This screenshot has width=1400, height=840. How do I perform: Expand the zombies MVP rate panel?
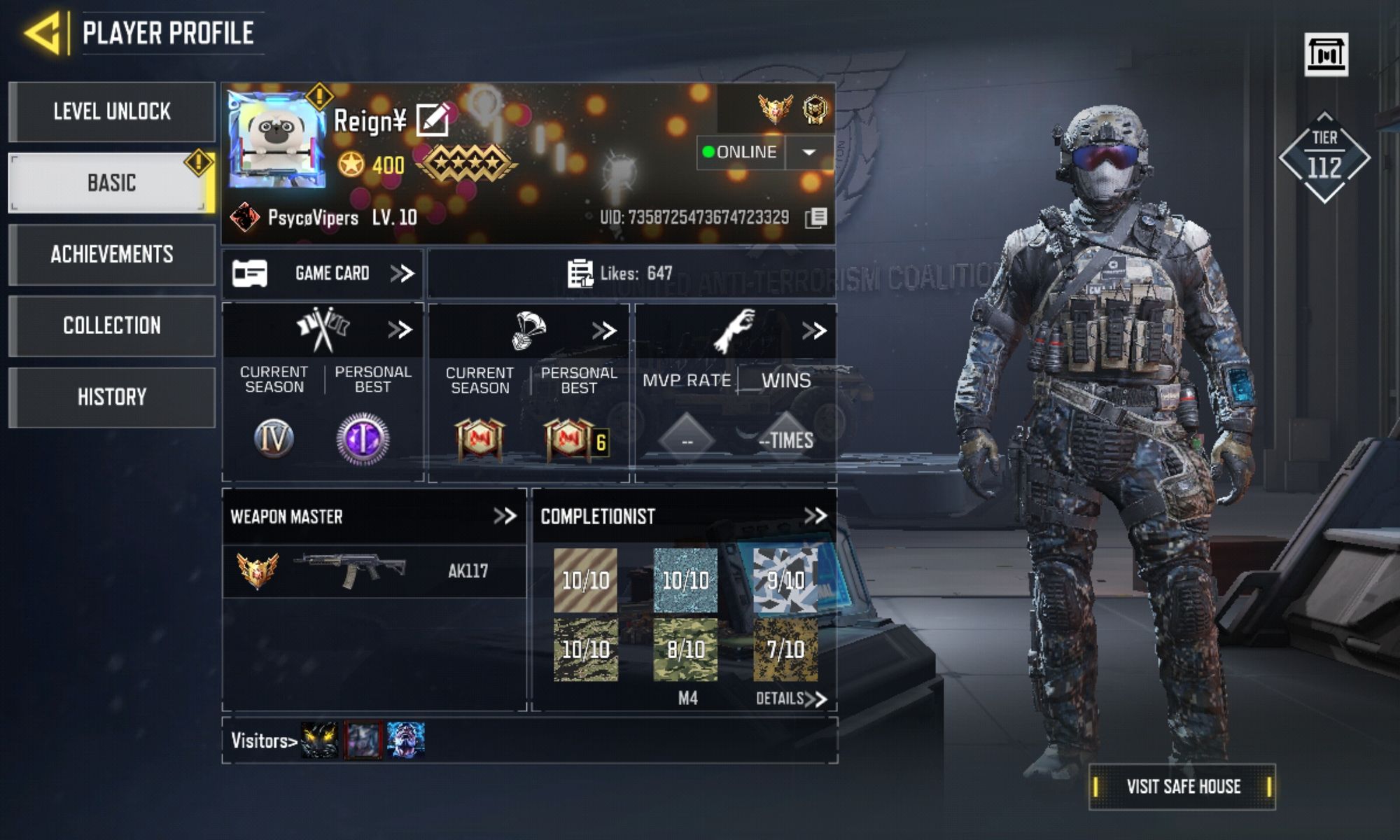(814, 330)
